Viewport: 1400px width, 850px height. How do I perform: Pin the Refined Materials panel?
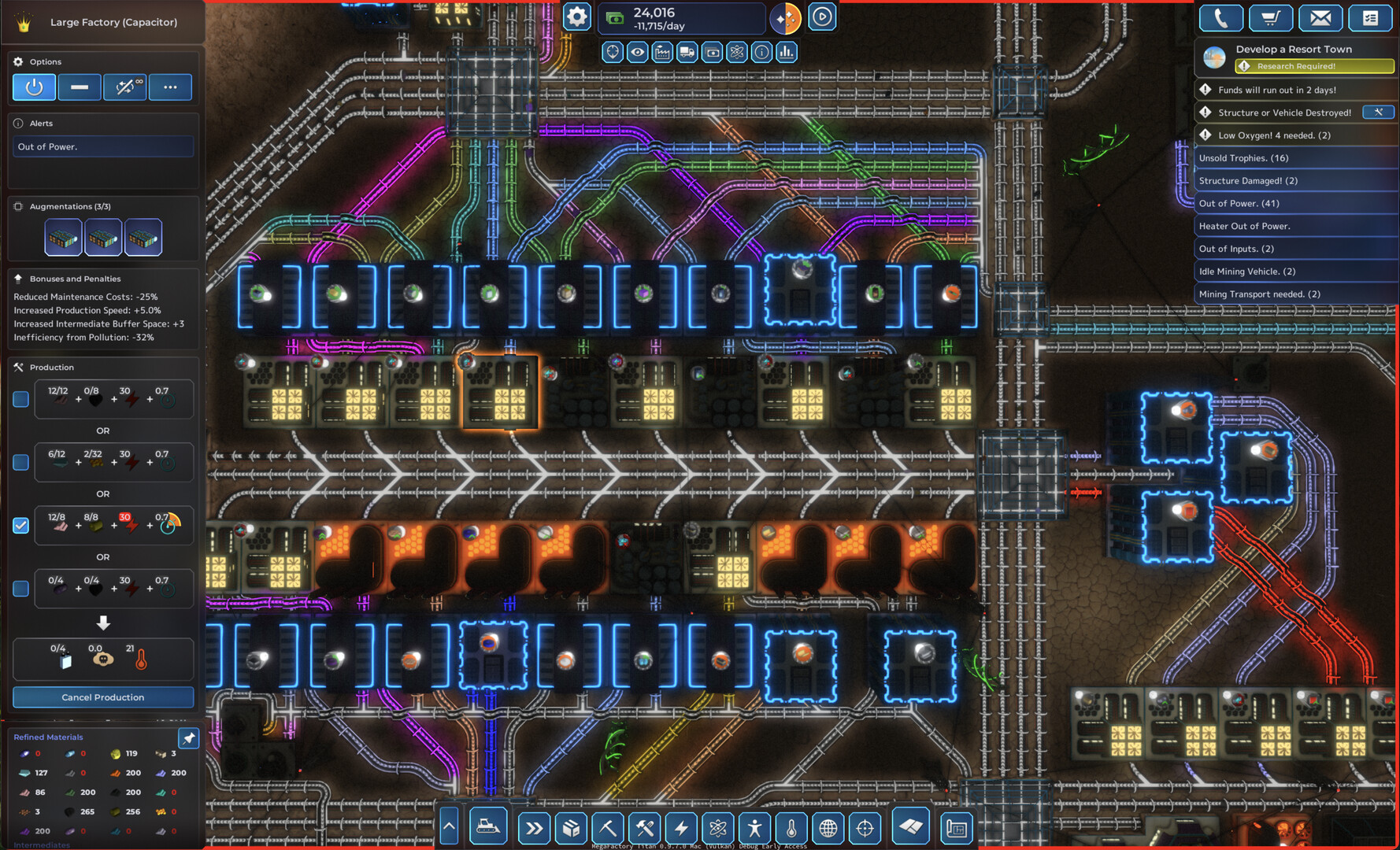click(x=189, y=738)
